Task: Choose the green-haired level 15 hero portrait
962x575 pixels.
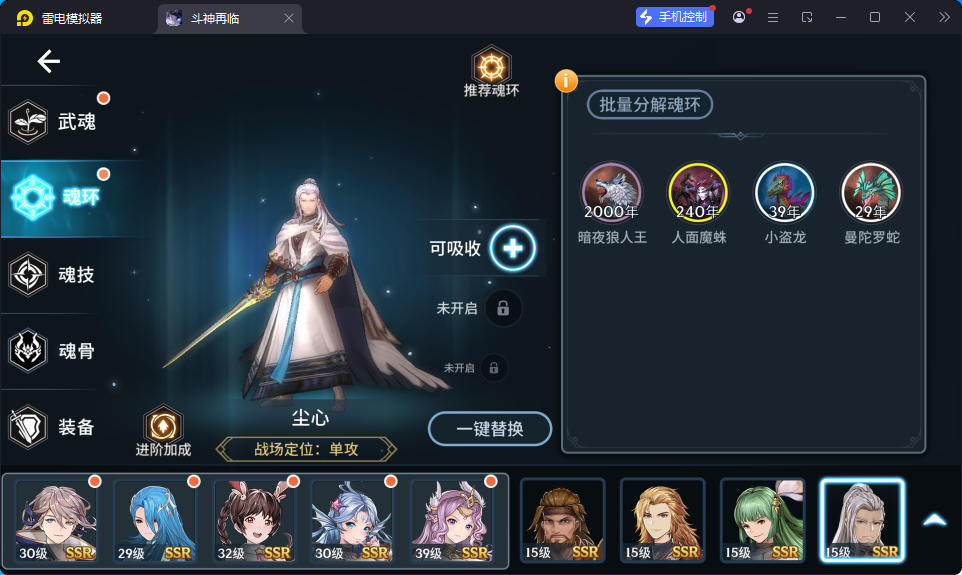Action: (762, 520)
